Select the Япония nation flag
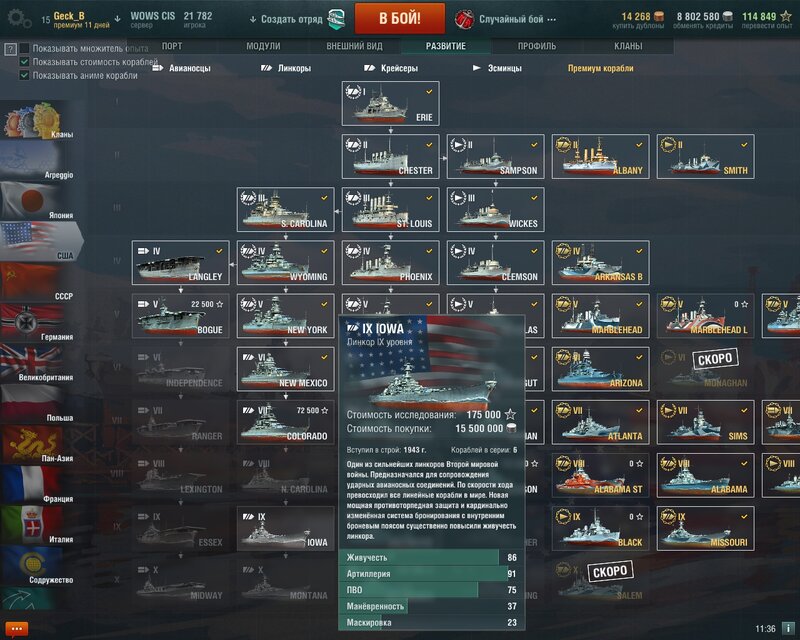 tap(37, 200)
